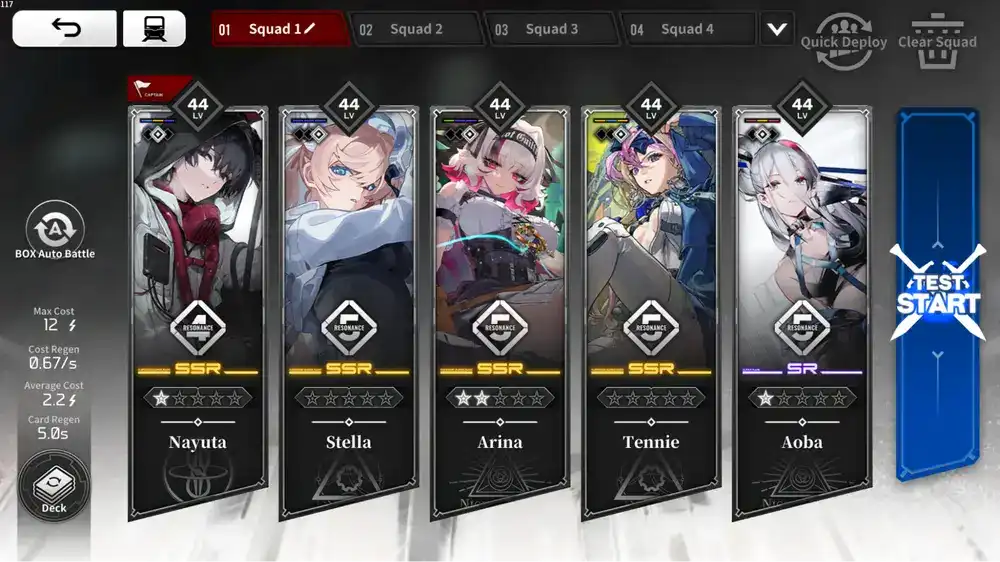
Task: Open the Squad 3 tab
Action: pyautogui.click(x=550, y=29)
